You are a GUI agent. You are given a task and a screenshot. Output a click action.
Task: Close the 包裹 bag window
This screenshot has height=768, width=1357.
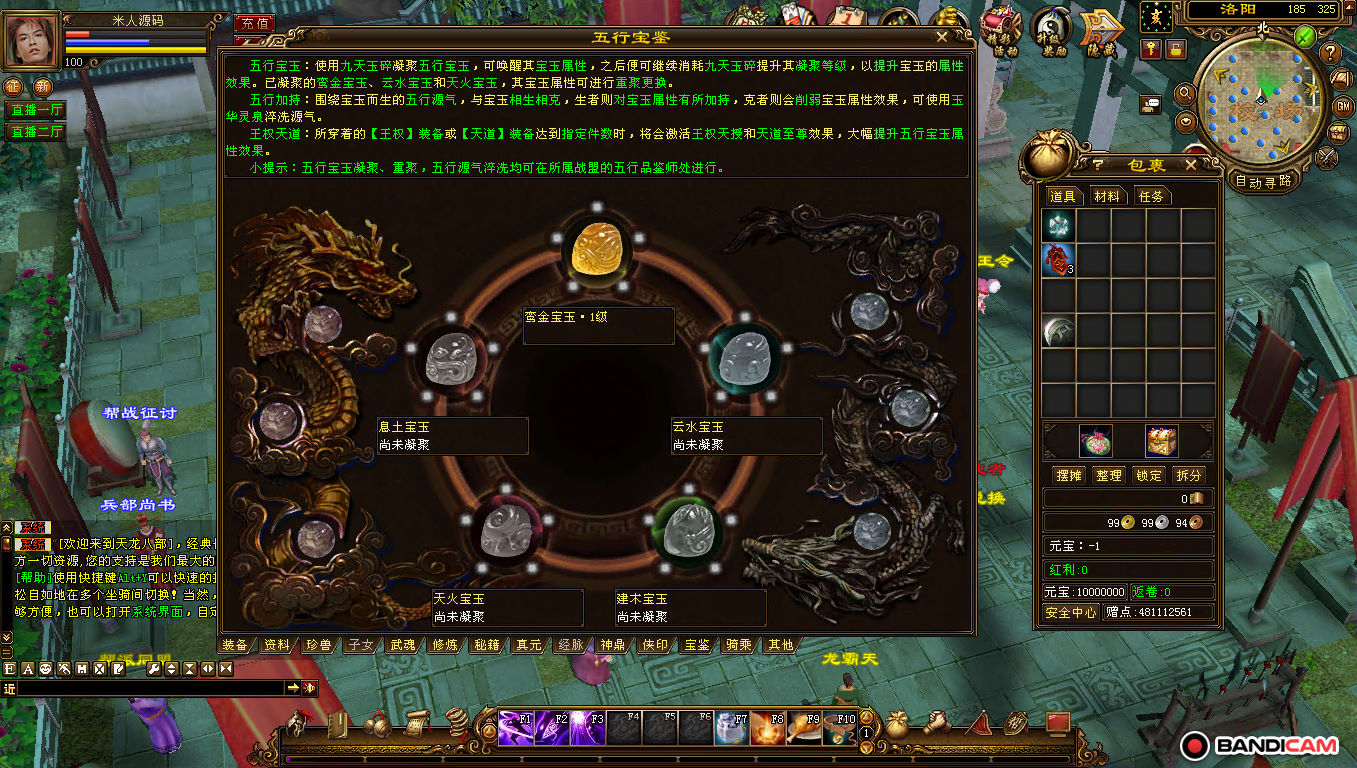point(1190,165)
